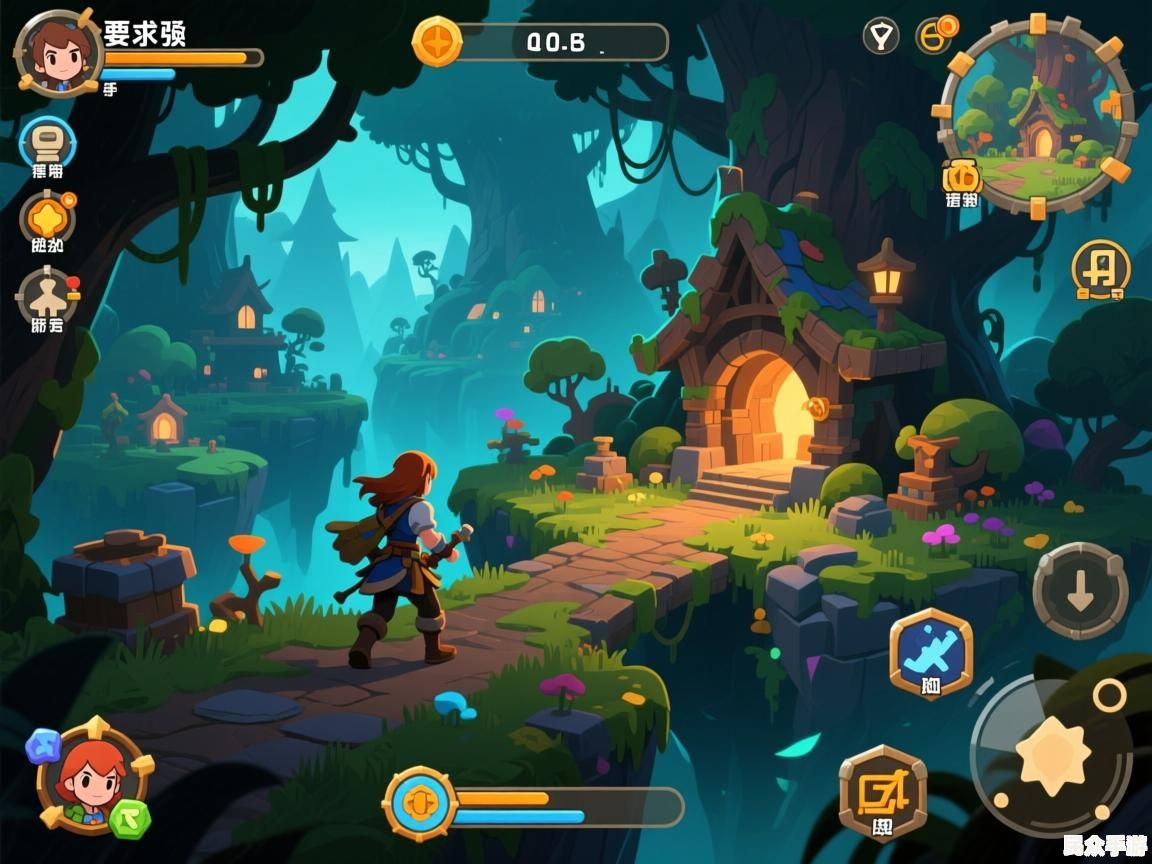Image resolution: width=1152 pixels, height=864 pixels.
Task: Open the orange spiral icon with notification badge
Action: tap(937, 36)
